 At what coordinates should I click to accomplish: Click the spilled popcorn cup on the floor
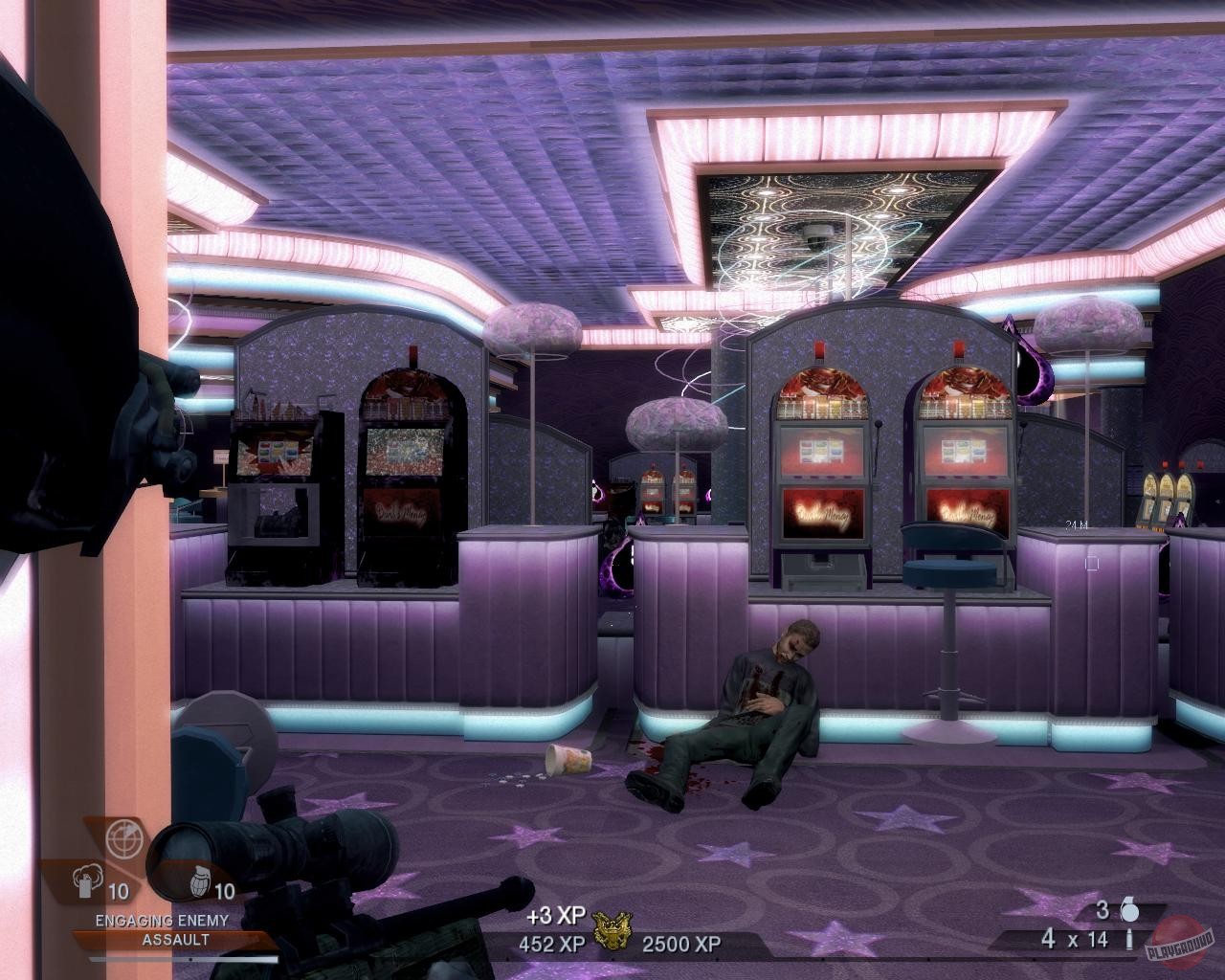567,759
